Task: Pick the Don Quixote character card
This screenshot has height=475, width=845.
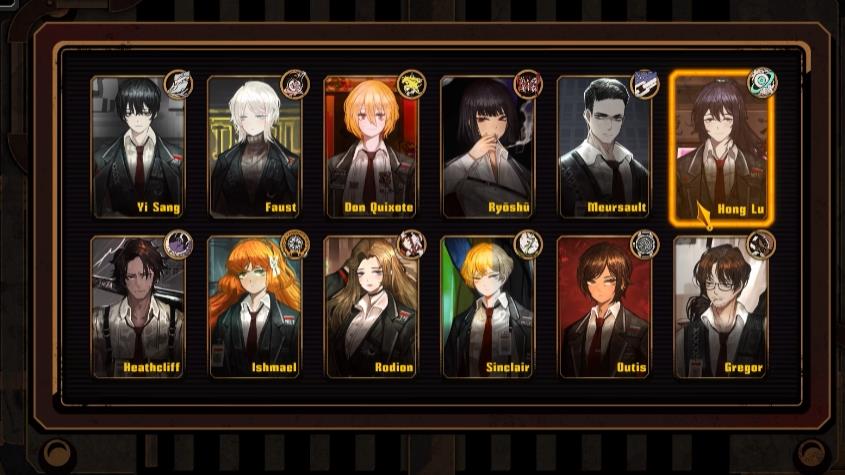Action: click(371, 147)
